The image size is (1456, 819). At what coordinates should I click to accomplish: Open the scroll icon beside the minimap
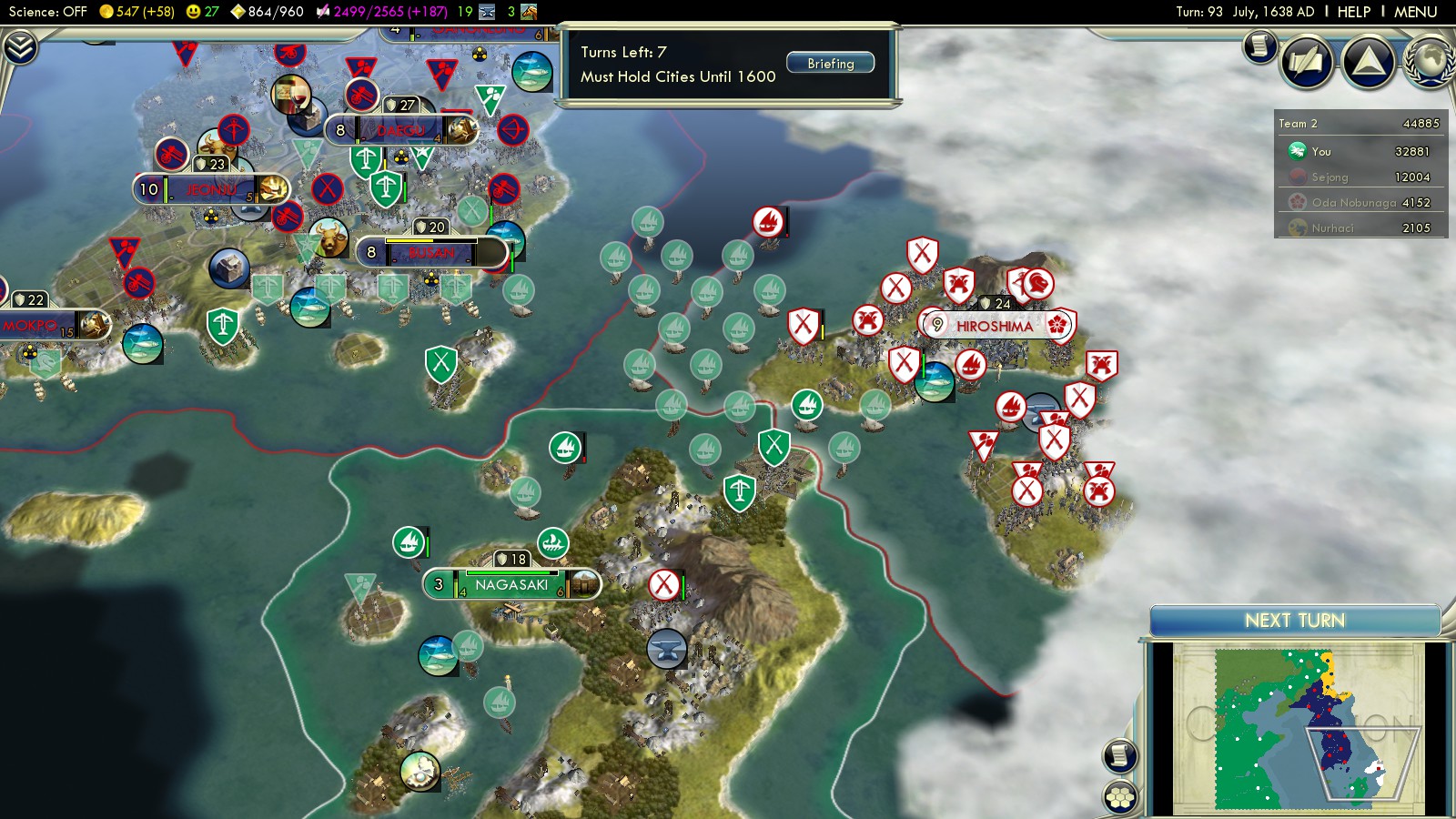(1120, 755)
